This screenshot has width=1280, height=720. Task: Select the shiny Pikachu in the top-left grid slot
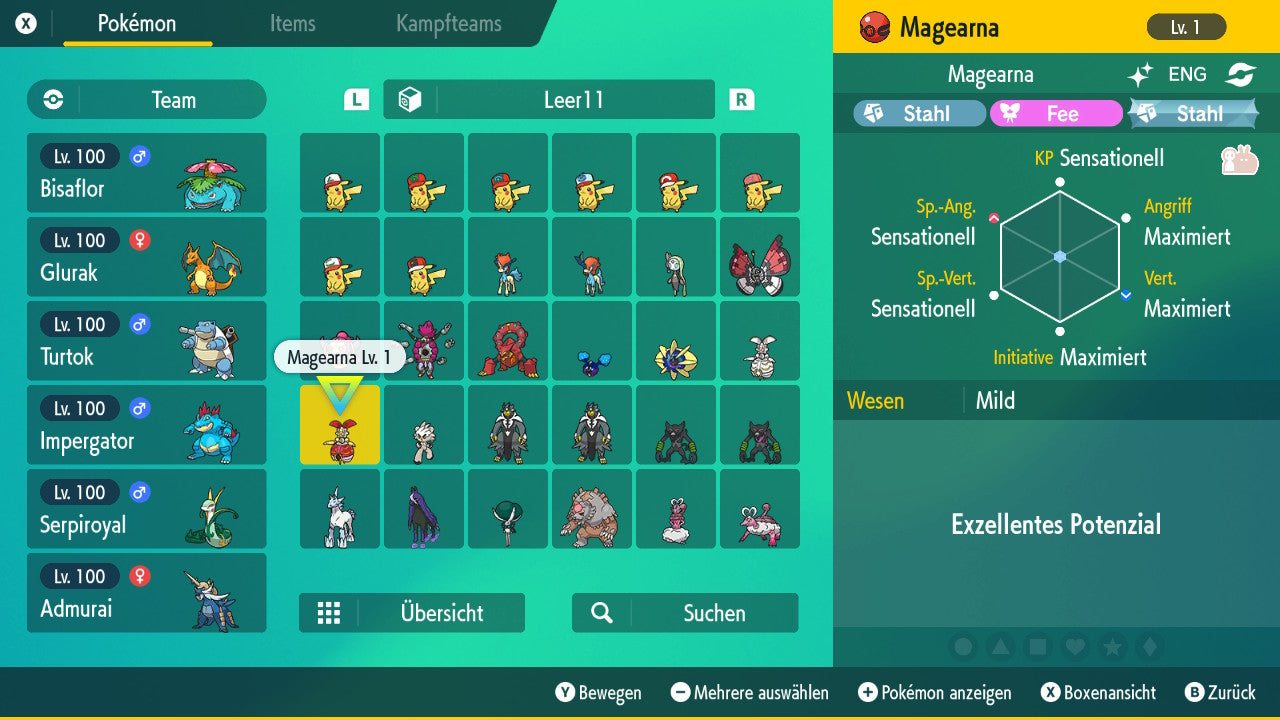click(339, 173)
